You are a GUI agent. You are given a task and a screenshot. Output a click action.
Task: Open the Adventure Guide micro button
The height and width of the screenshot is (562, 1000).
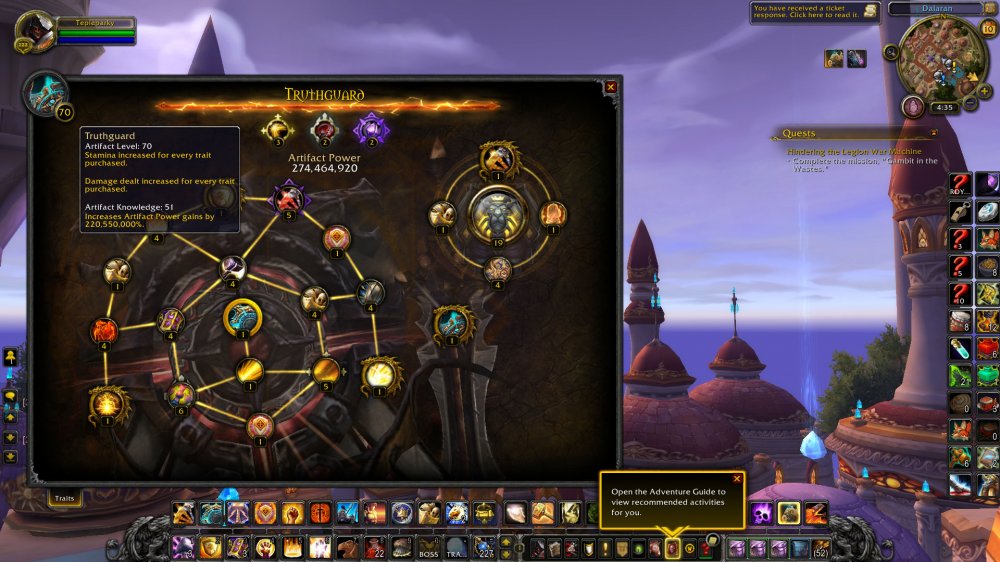coord(672,548)
